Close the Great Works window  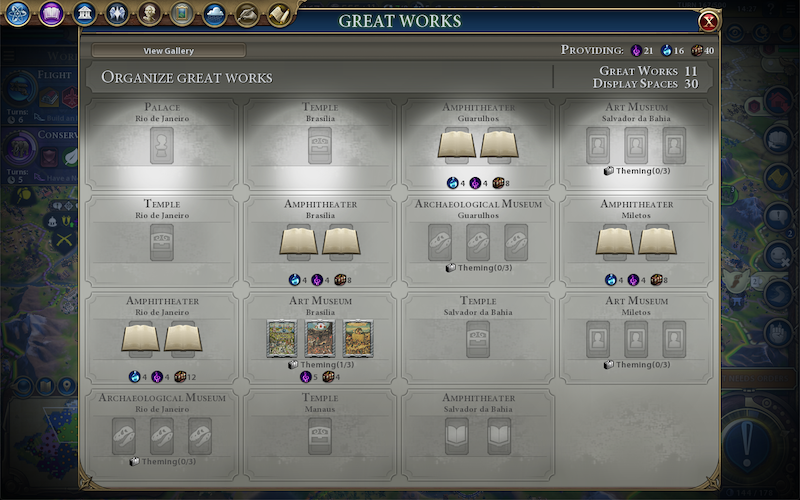tap(708, 21)
